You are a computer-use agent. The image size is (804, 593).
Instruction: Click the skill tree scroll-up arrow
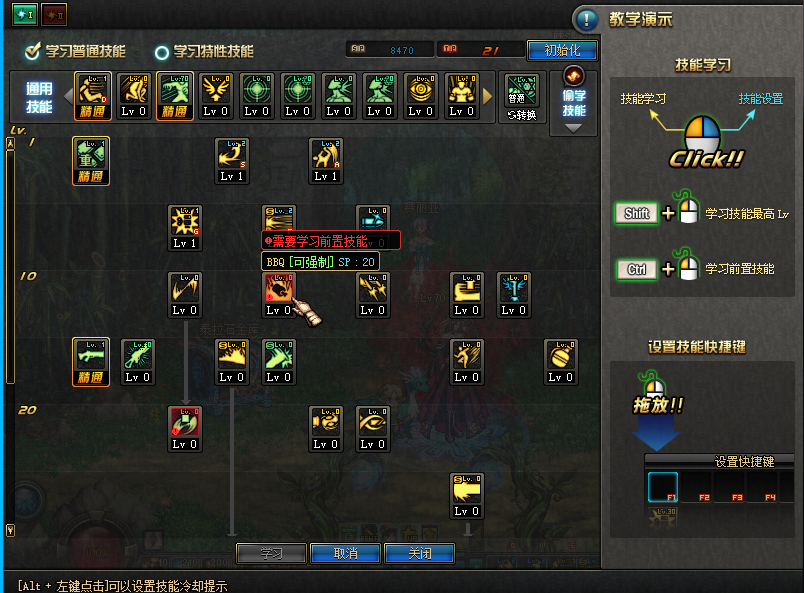point(11,143)
